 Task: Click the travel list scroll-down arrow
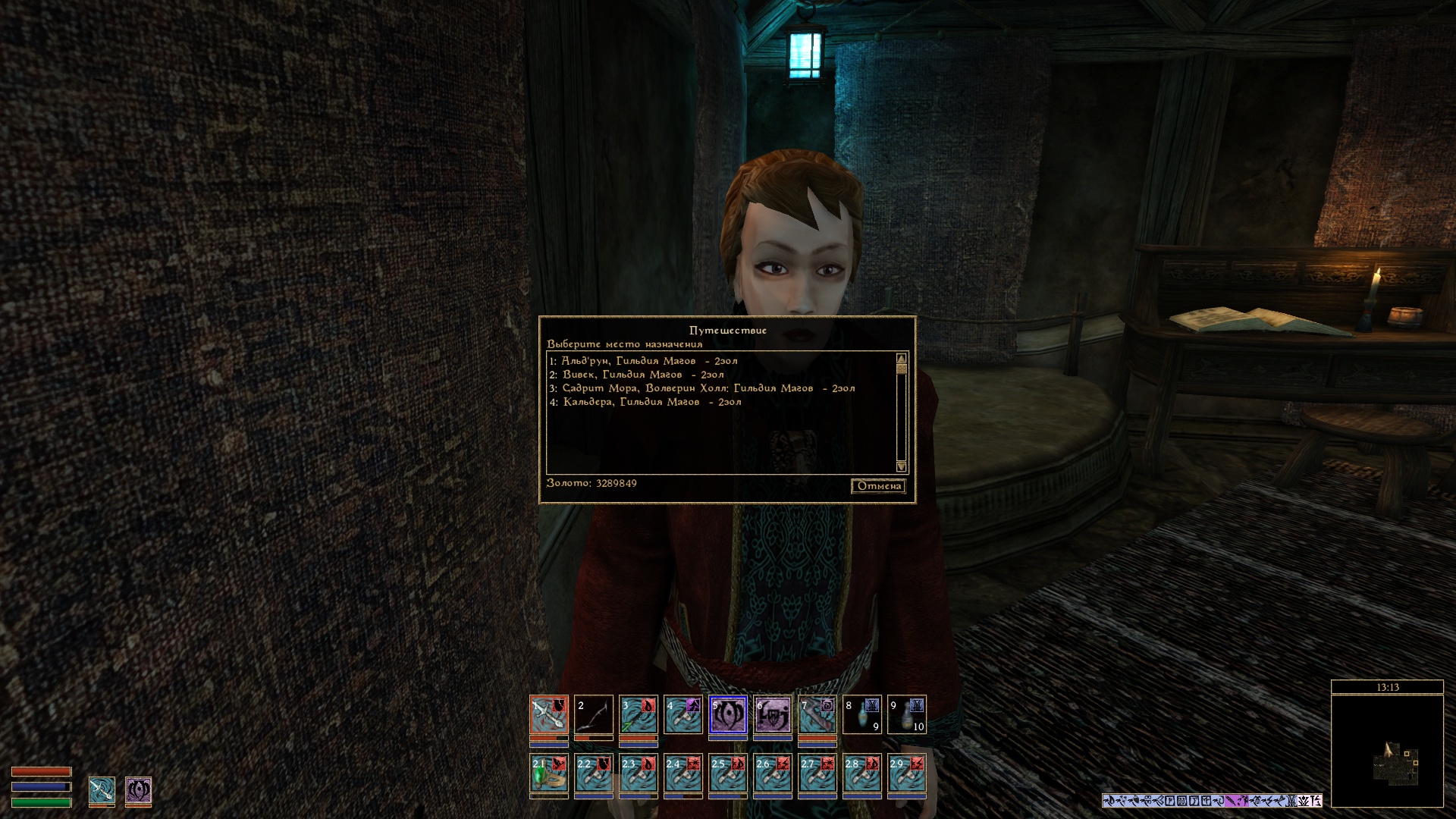pyautogui.click(x=901, y=466)
